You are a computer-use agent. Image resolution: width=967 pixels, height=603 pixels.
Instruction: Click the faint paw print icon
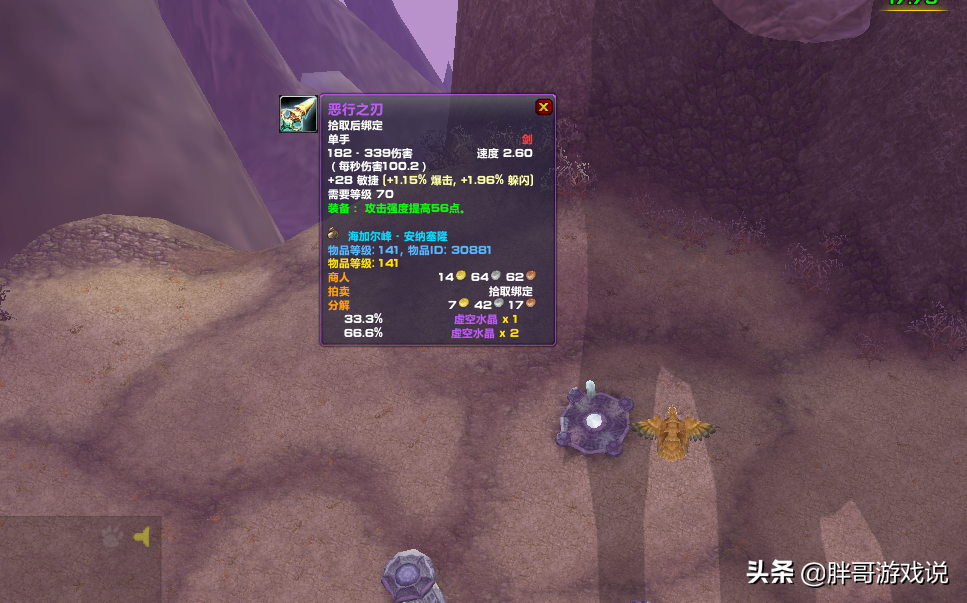click(x=112, y=537)
